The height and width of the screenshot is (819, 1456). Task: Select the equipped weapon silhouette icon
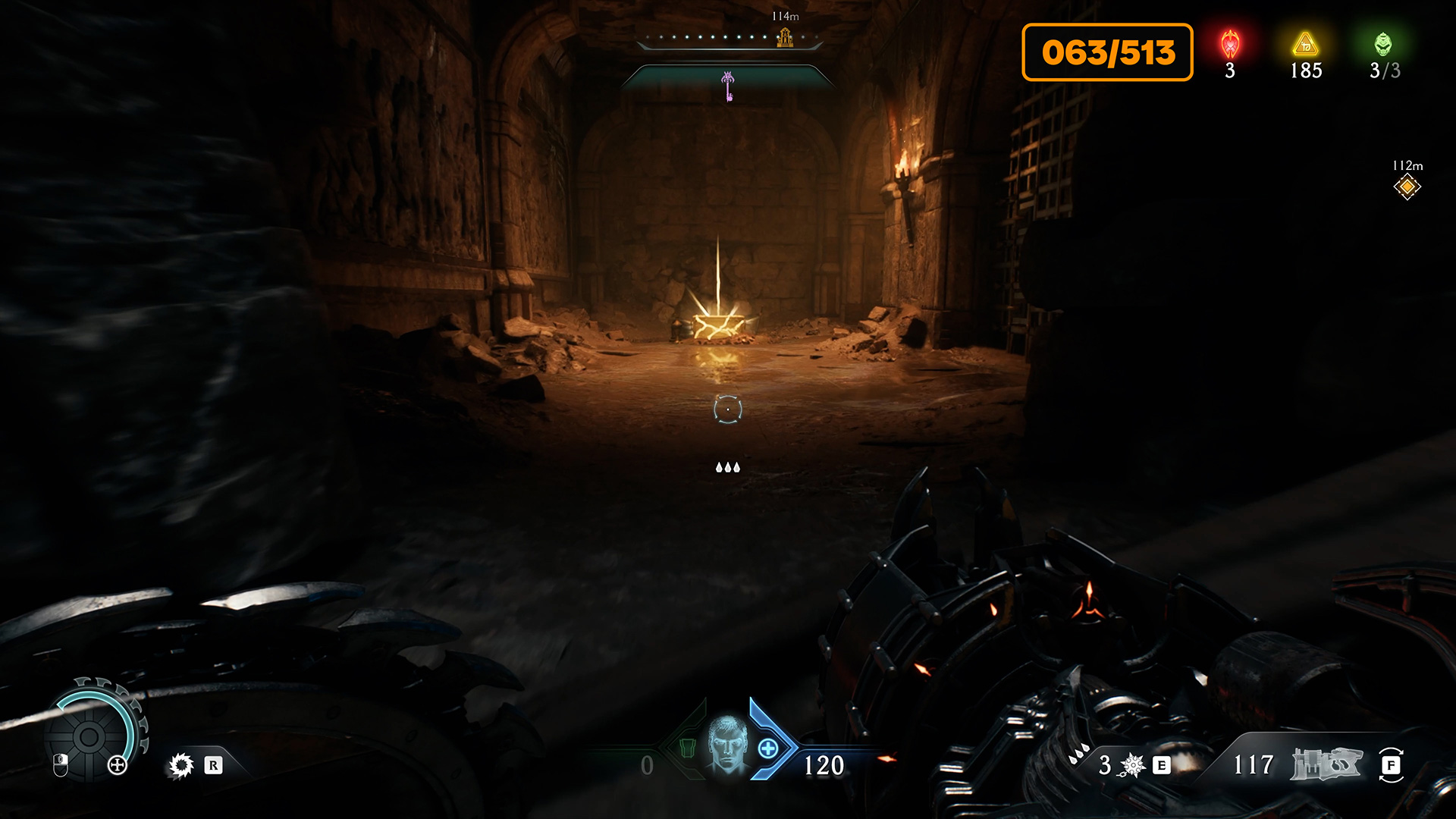pos(1327,764)
